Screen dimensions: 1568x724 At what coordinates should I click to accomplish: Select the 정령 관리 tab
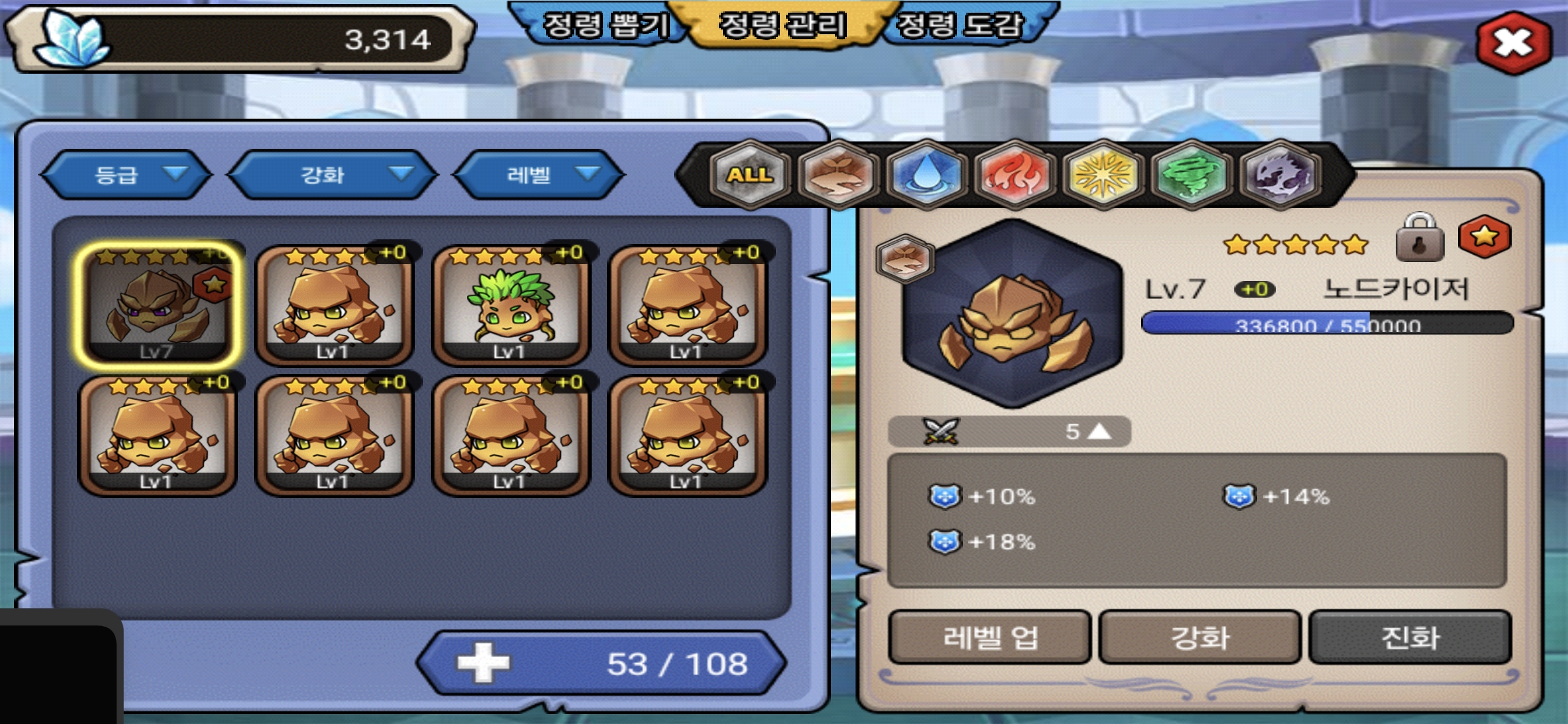(782, 25)
